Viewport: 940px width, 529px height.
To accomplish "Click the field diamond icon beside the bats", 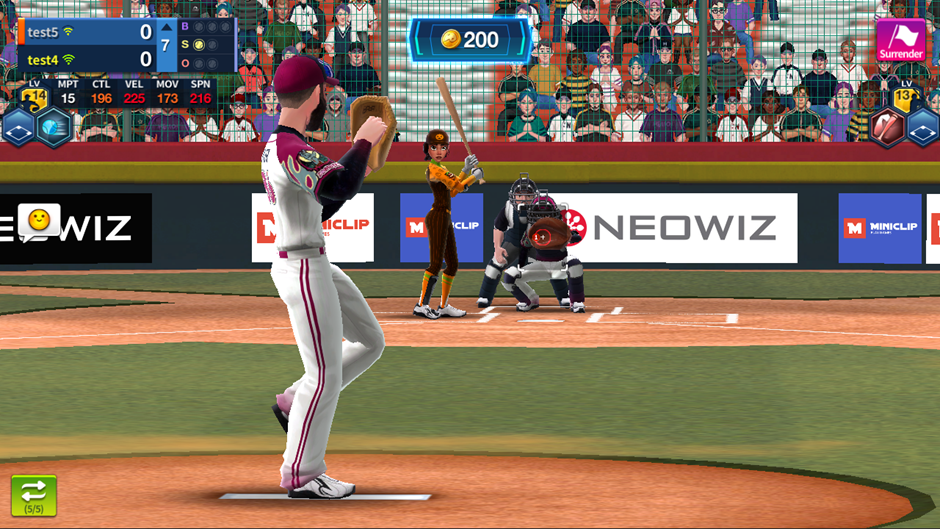I will (x=924, y=128).
